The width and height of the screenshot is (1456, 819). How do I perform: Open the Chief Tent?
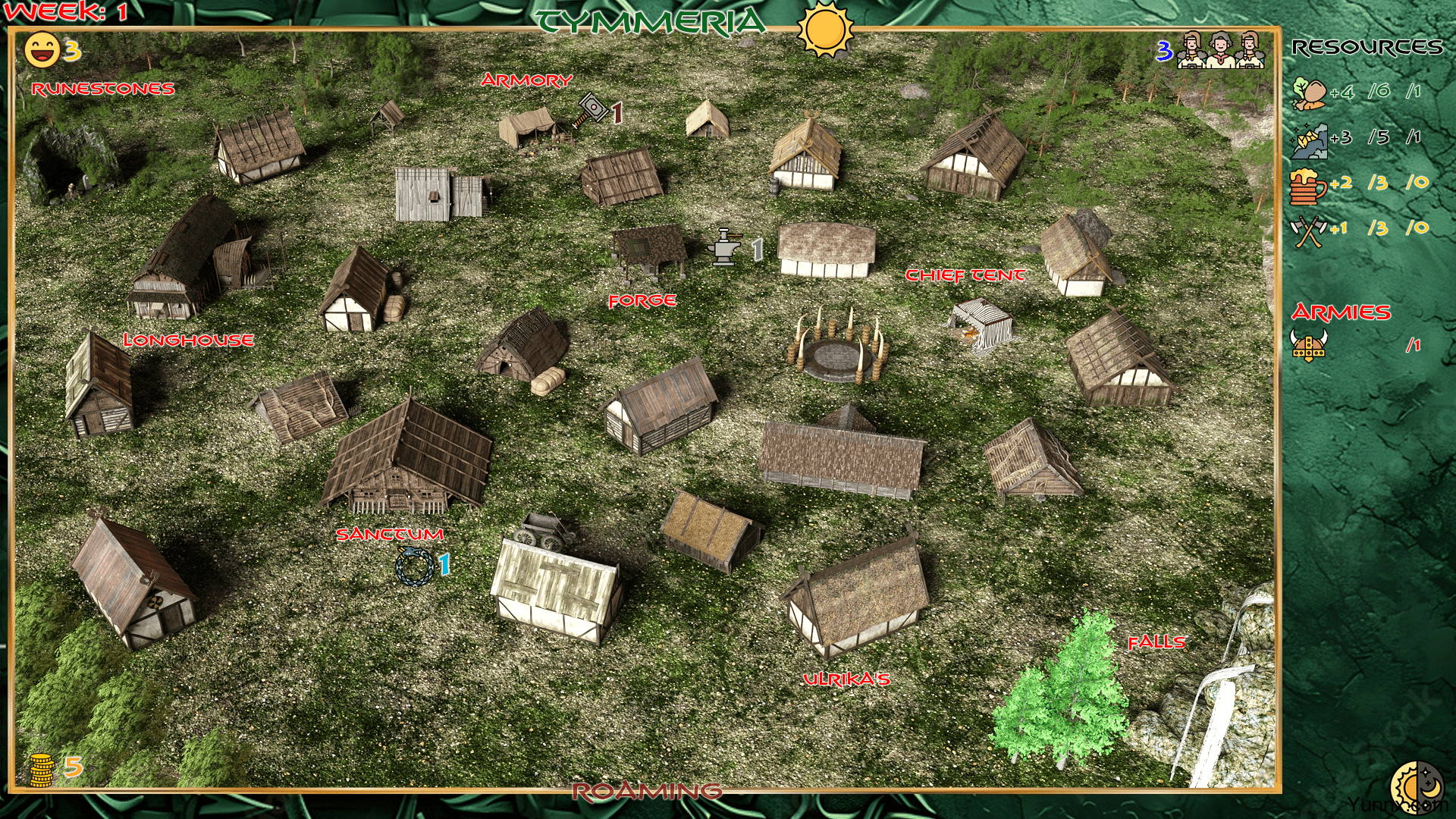[965, 275]
